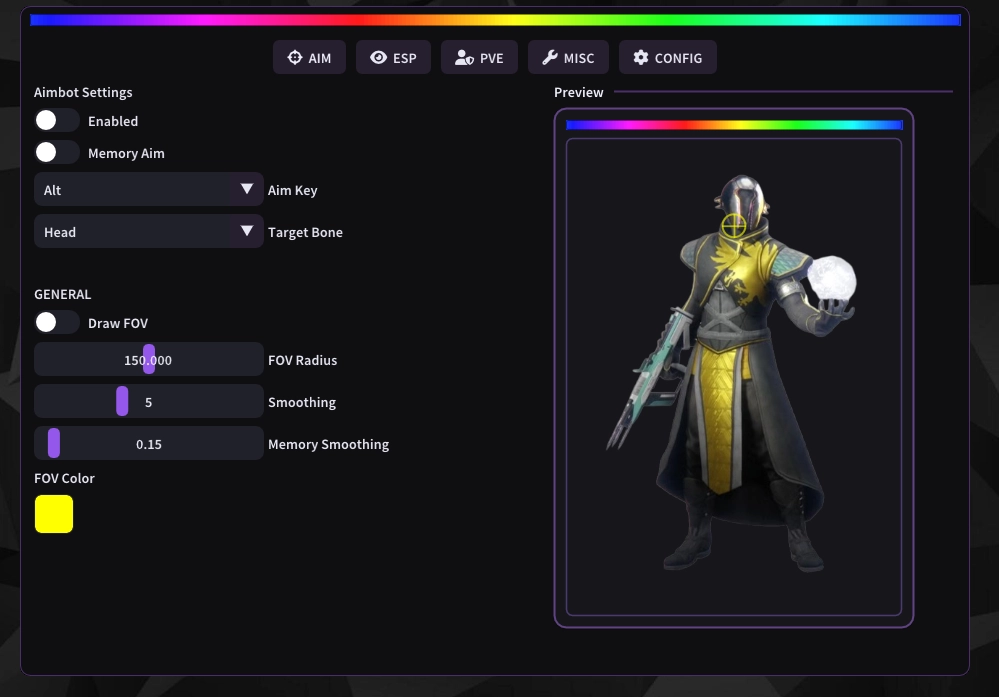The height and width of the screenshot is (697, 999).
Task: Open the ESP tab
Action: (x=393, y=58)
